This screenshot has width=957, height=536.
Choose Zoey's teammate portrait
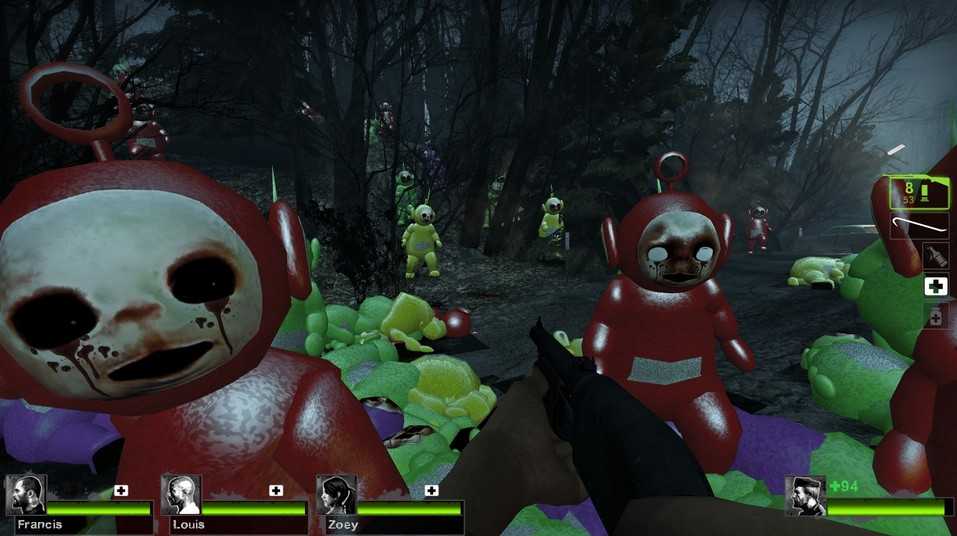coord(336,494)
